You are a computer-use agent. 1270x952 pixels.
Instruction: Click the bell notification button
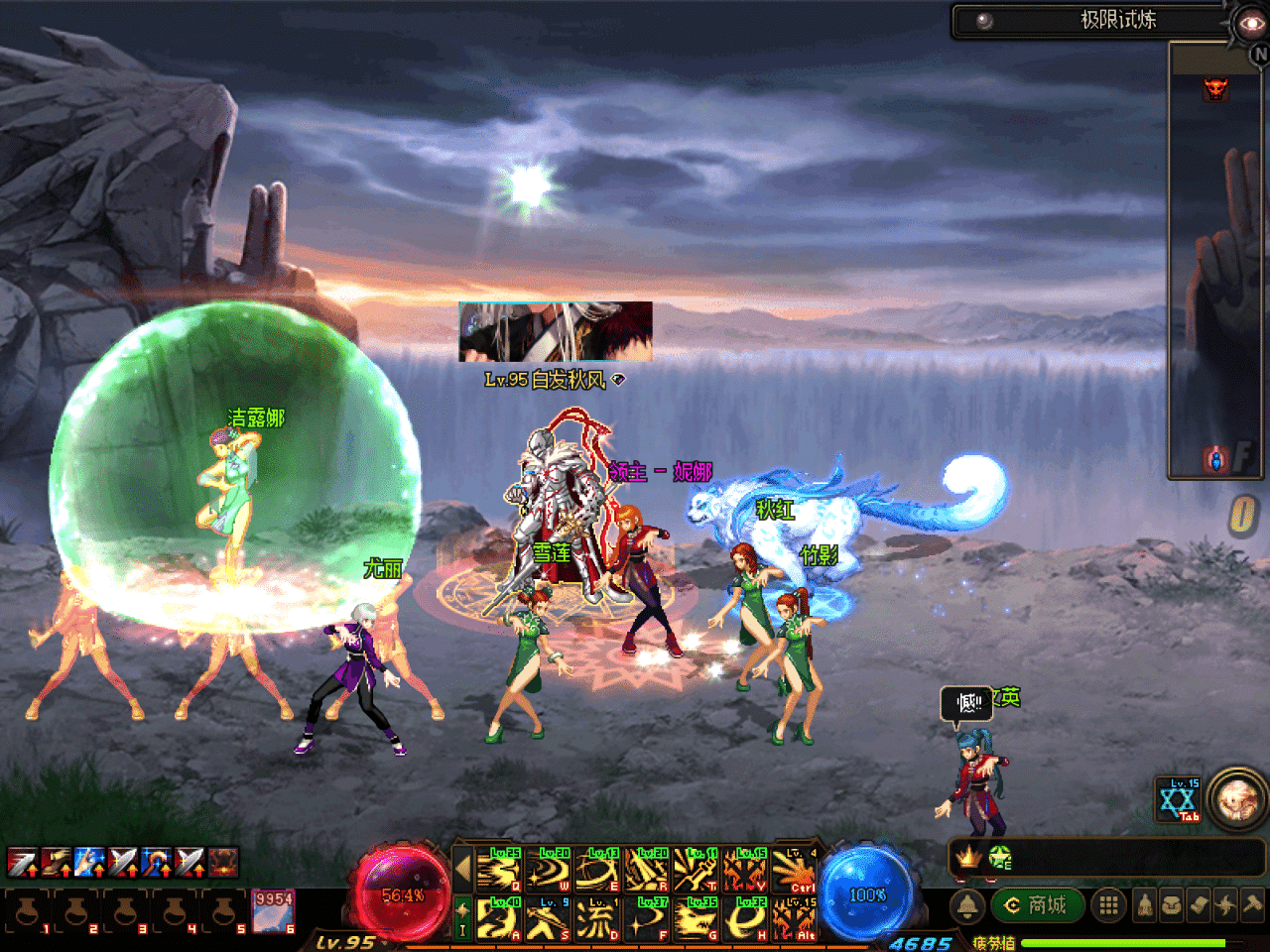(x=968, y=905)
